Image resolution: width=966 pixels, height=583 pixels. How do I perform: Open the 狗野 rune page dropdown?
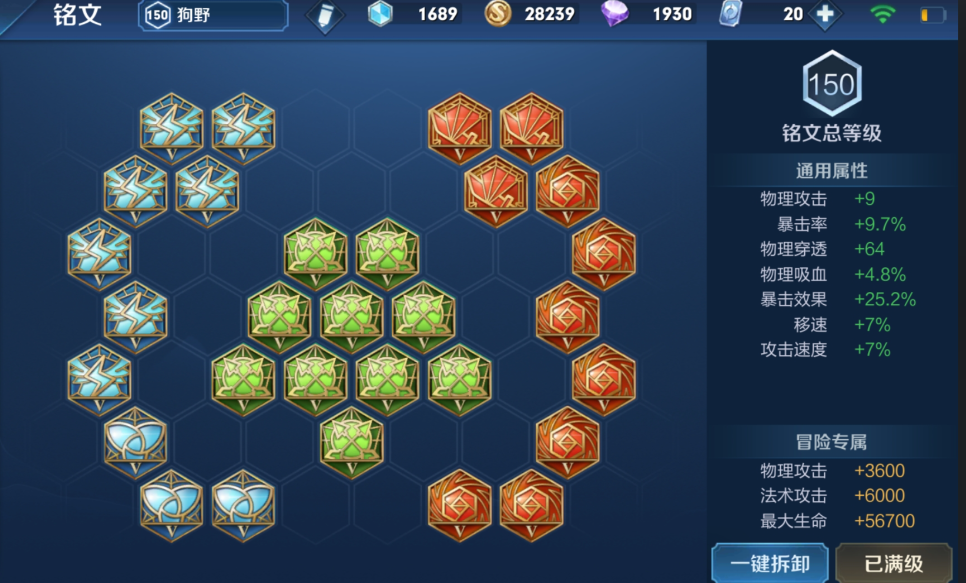pos(214,15)
